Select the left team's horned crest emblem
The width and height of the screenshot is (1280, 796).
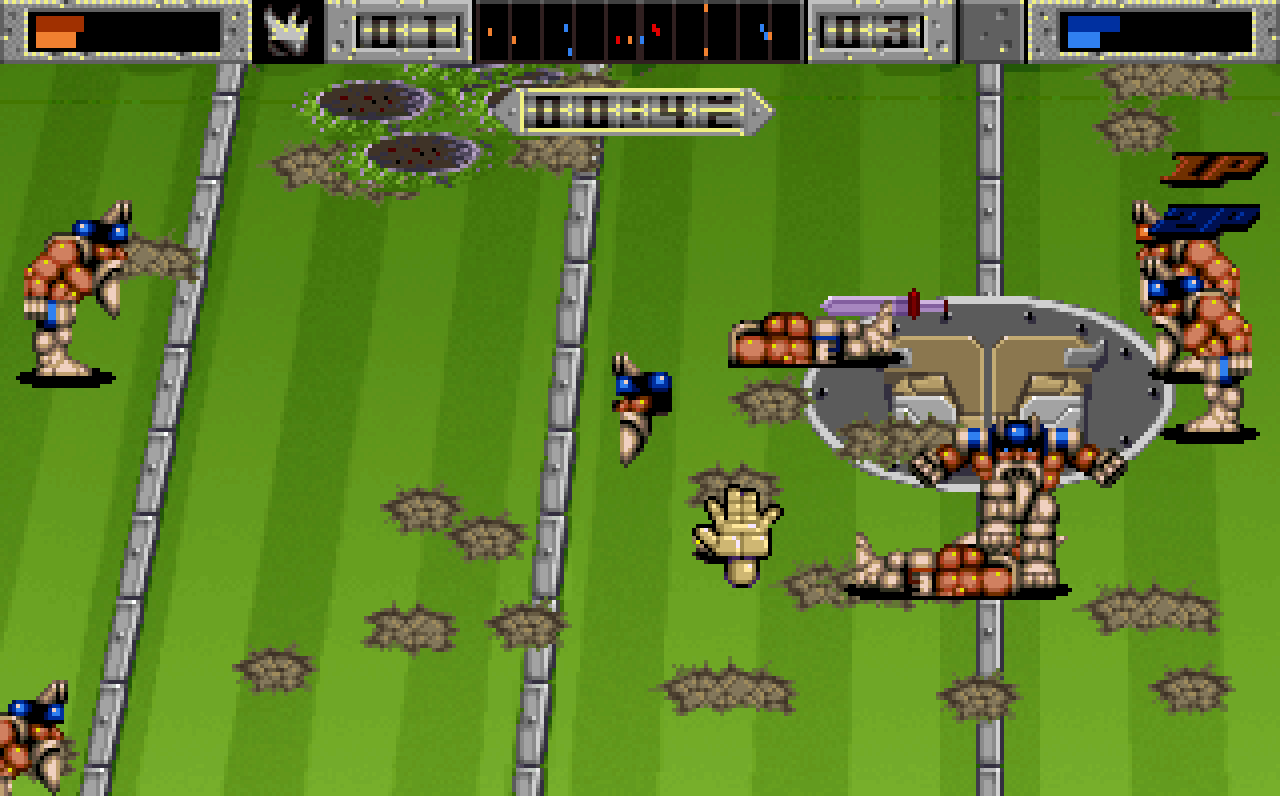[288, 32]
